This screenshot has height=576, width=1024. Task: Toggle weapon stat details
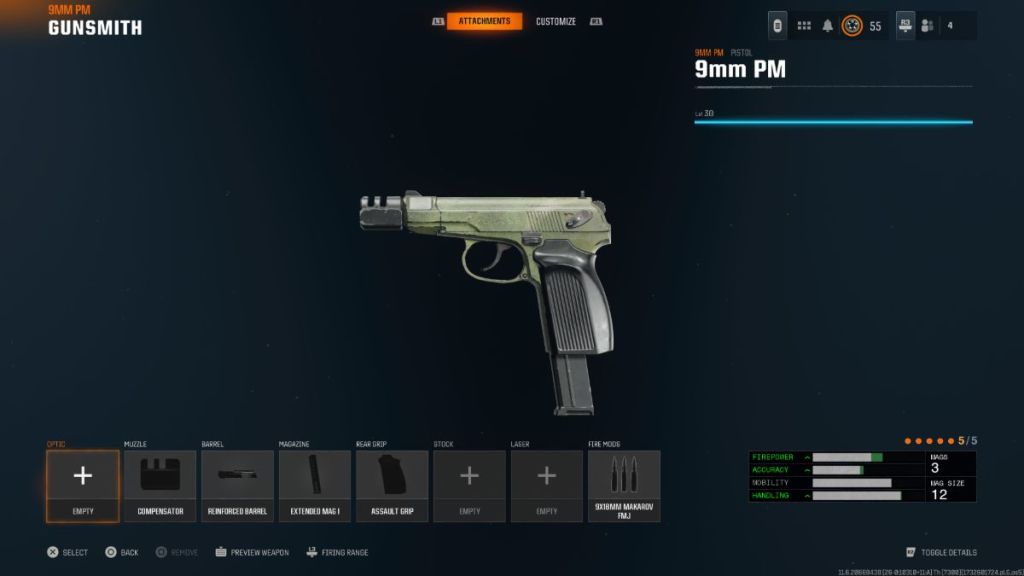[941, 552]
